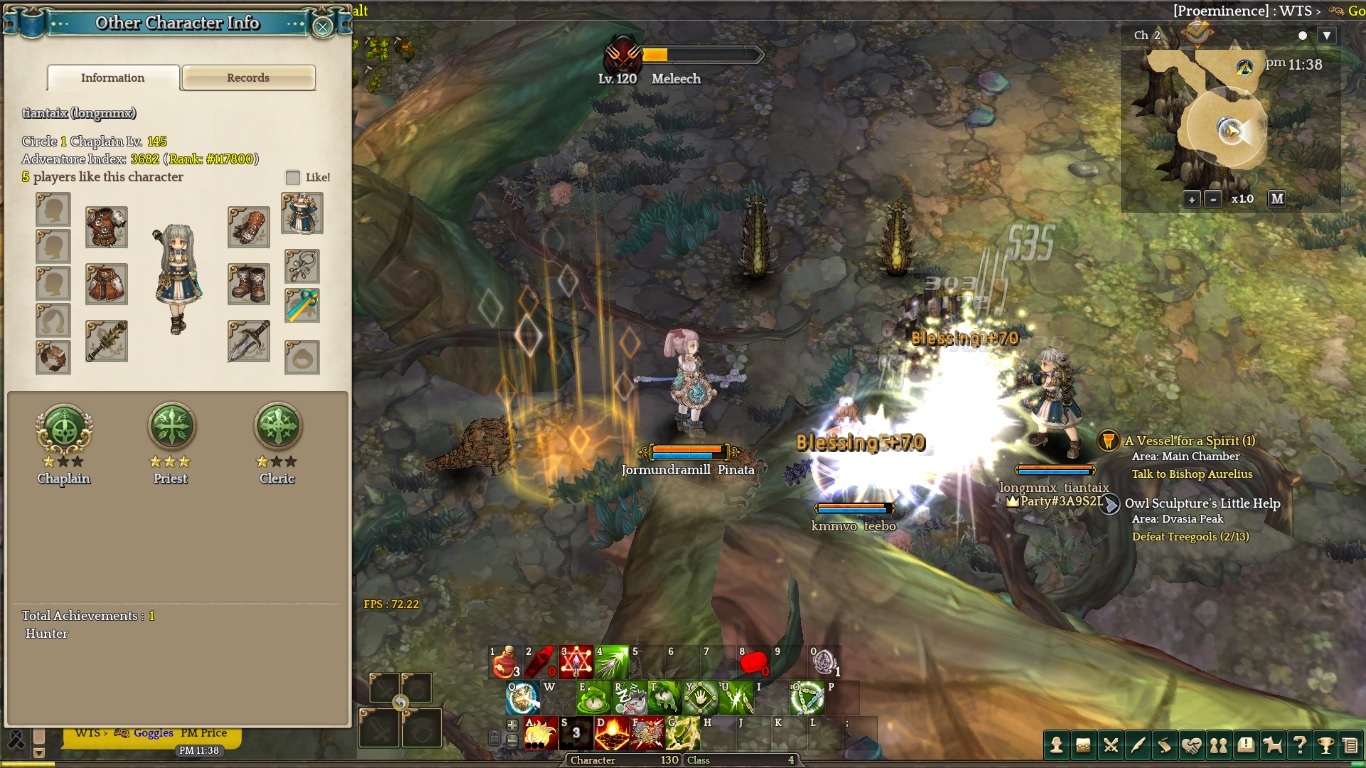Select the Cleric class emblem
This screenshot has height=768, width=1366.
click(x=277, y=428)
